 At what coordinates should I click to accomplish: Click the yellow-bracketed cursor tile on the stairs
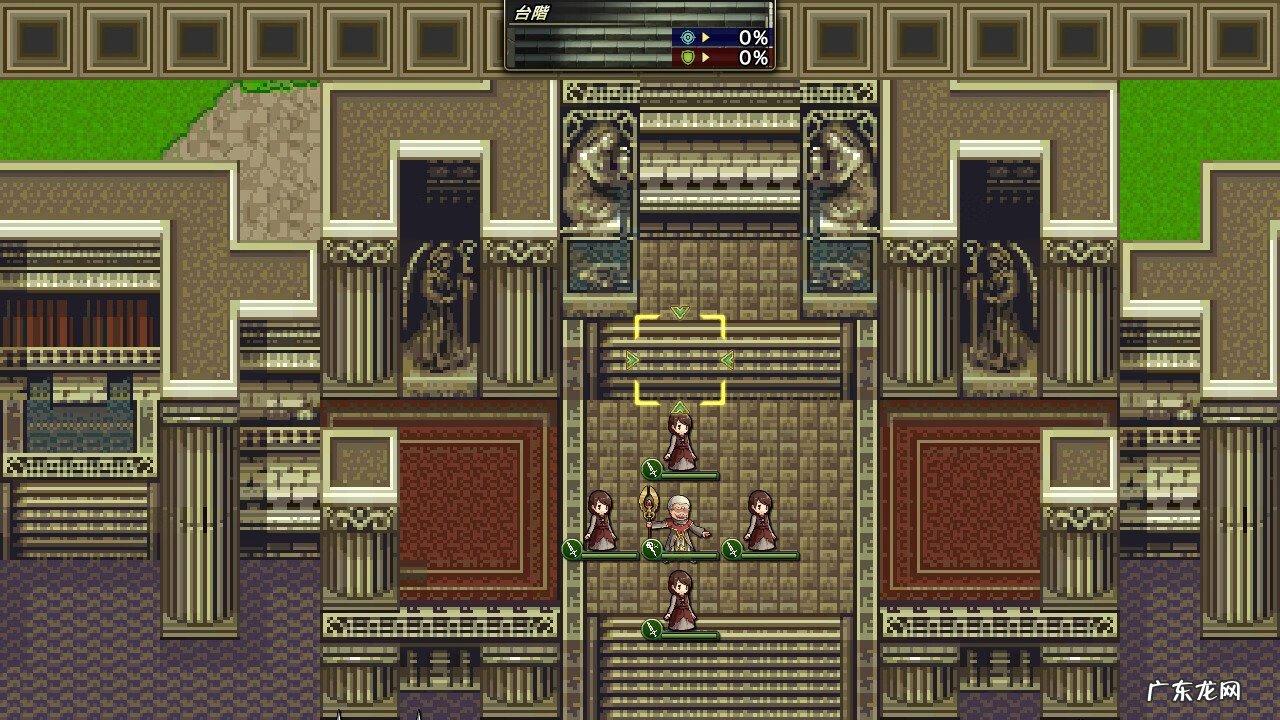pyautogui.click(x=680, y=360)
